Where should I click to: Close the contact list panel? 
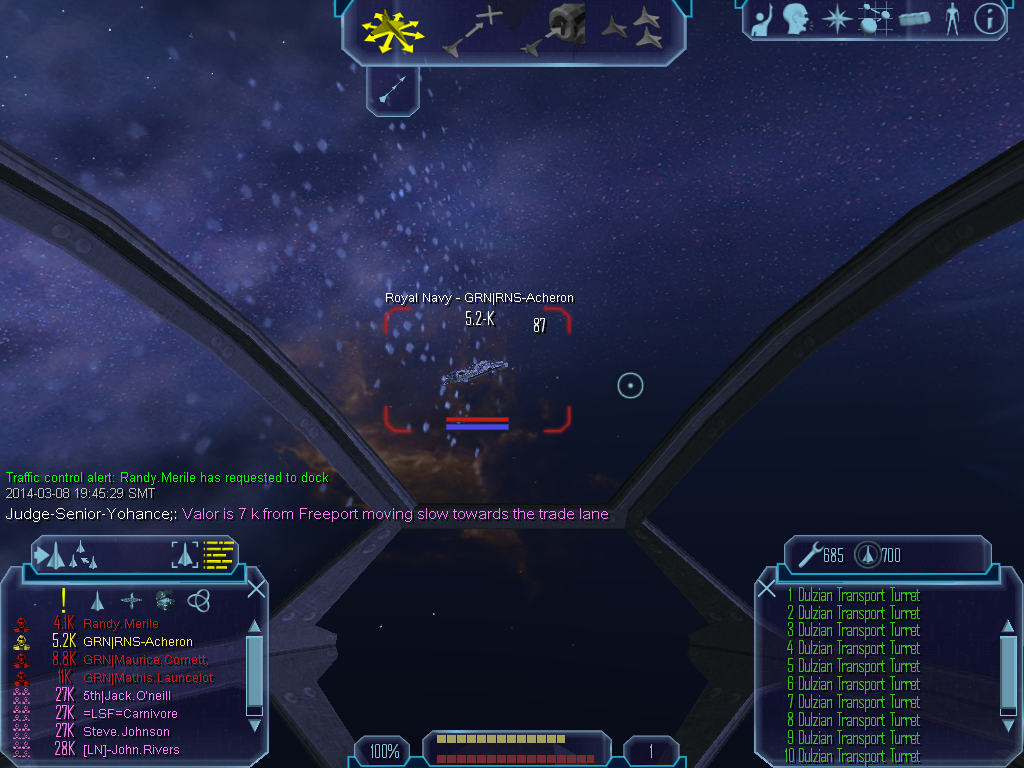tap(256, 589)
